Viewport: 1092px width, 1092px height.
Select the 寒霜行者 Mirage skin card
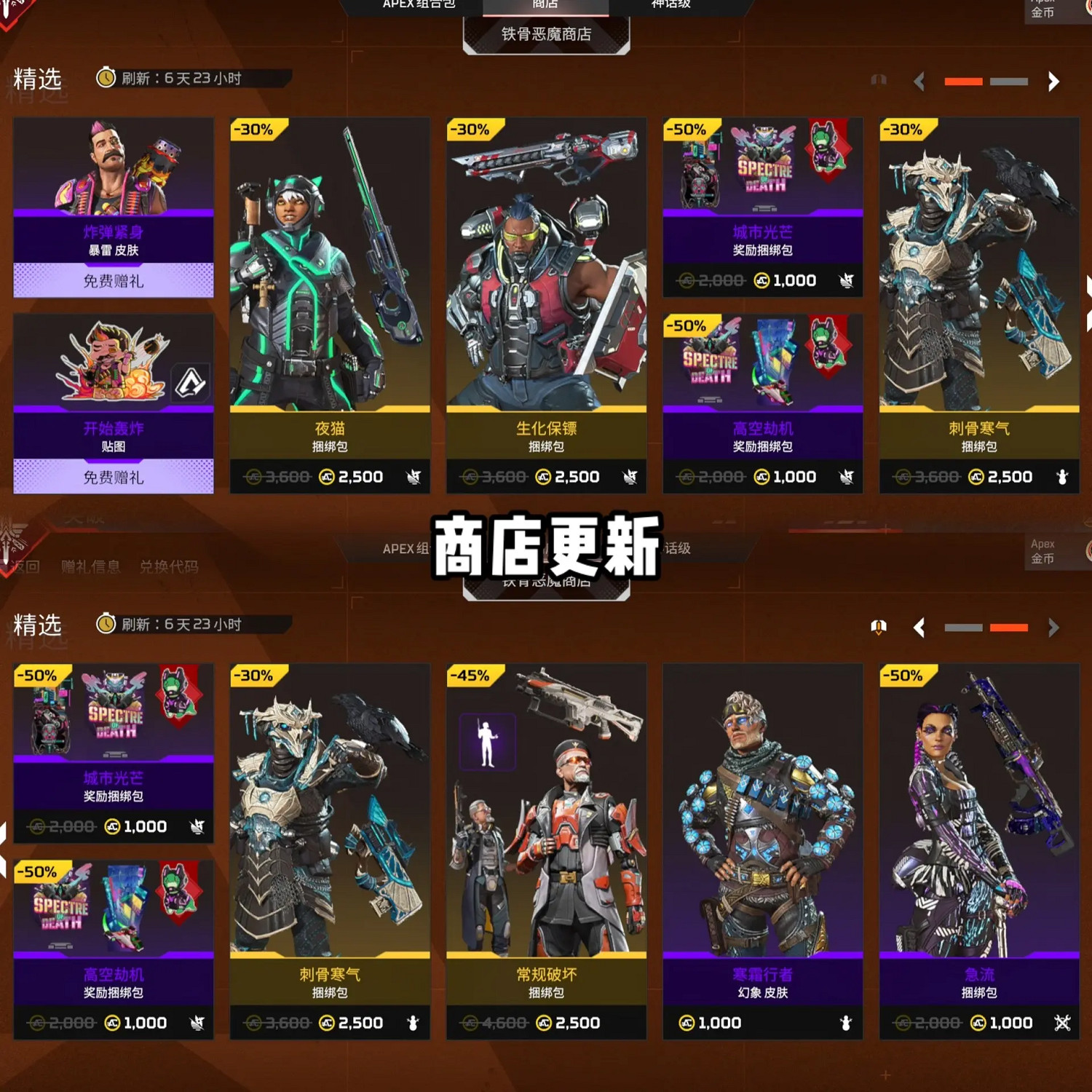click(x=762, y=837)
